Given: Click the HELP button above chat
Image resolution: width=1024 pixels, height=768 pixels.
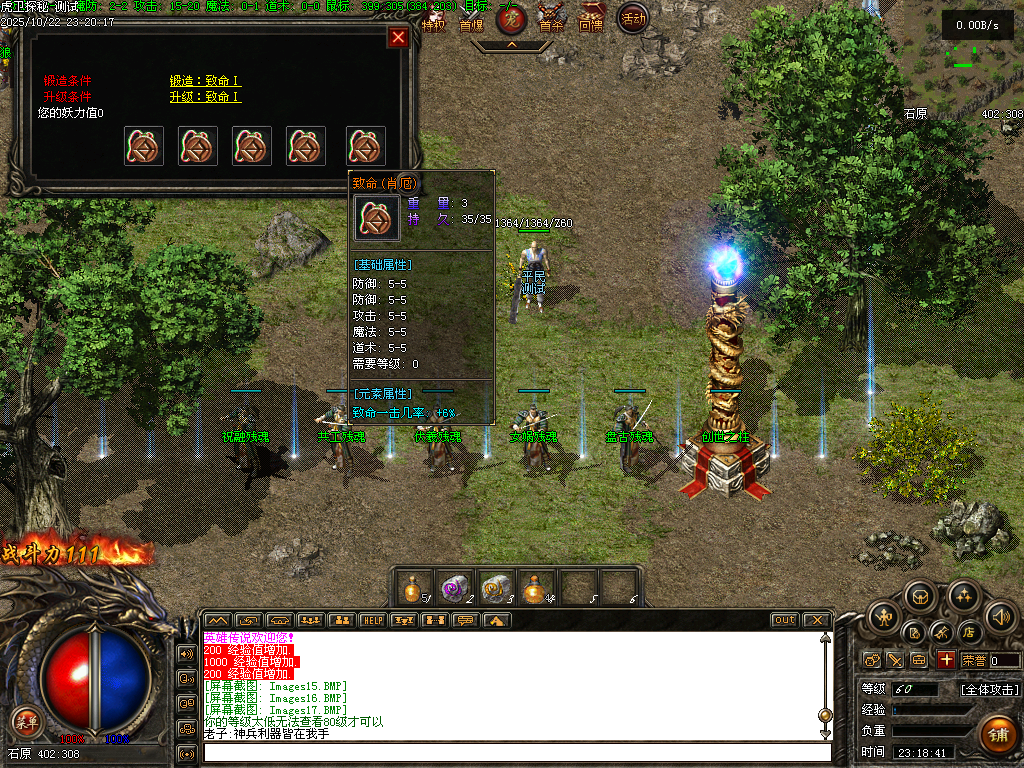Looking at the screenshot, I should tap(372, 620).
